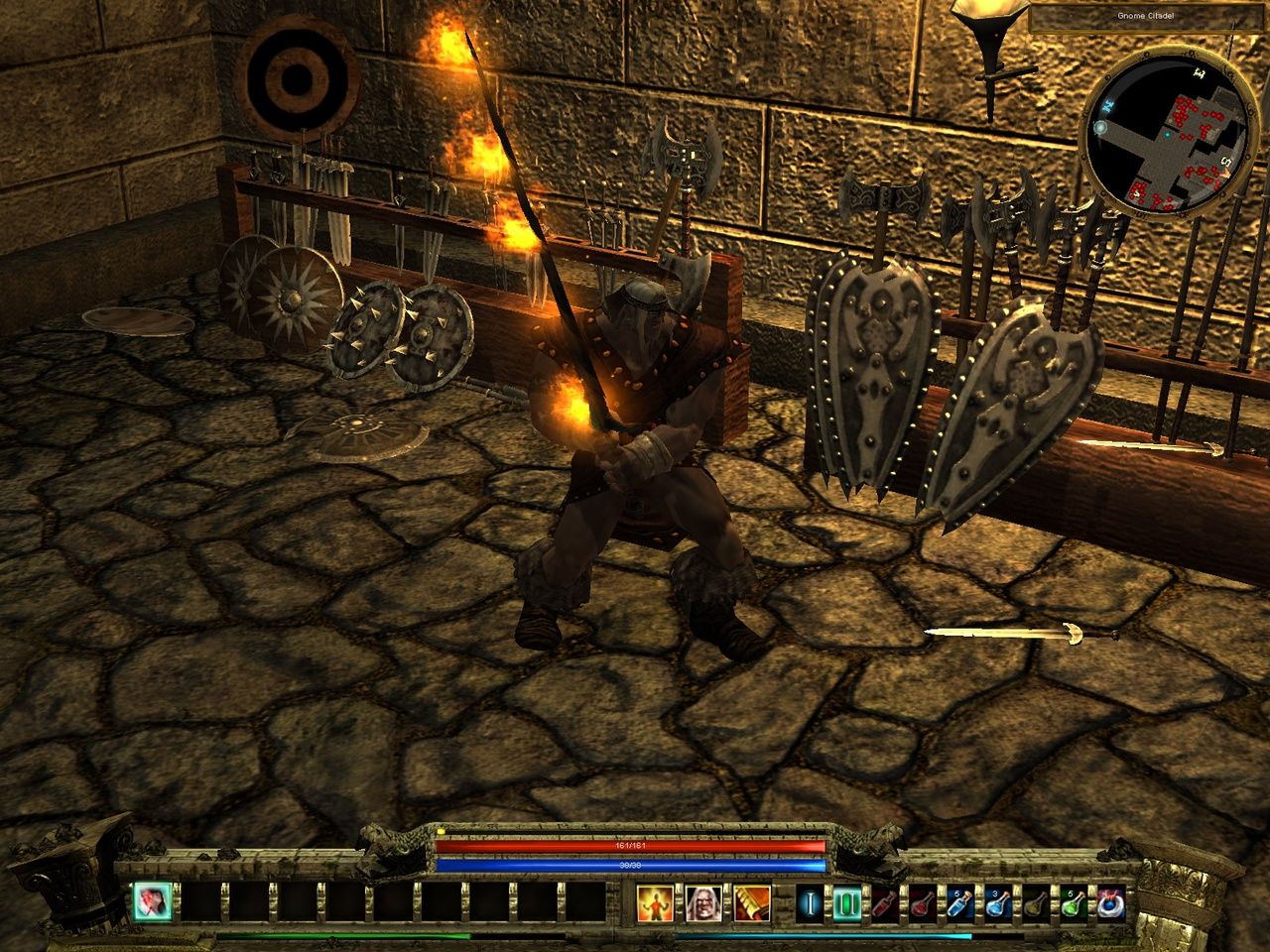Activate the glowing orange figure skill
The image size is (1270, 952).
point(654,902)
